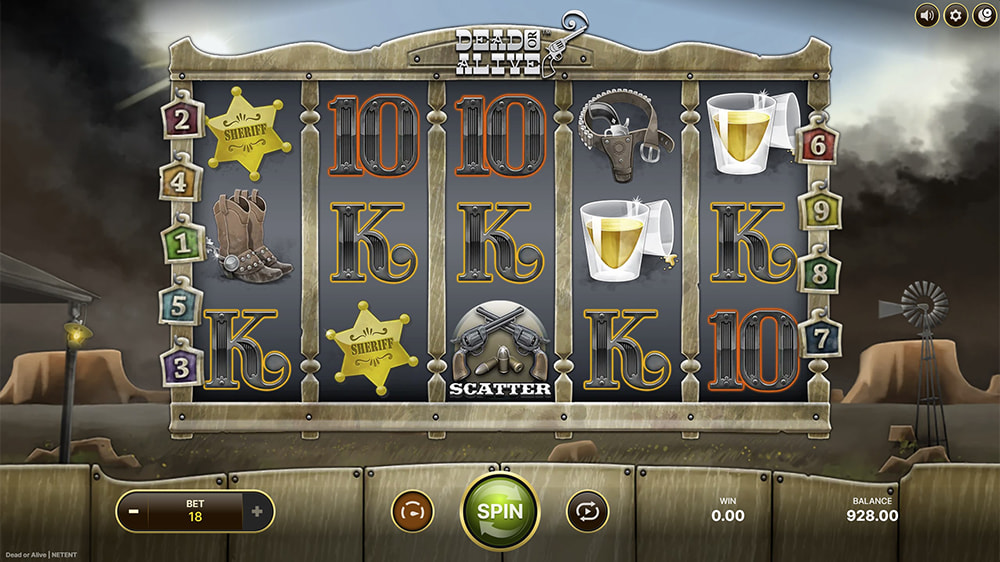This screenshot has width=1000, height=562.
Task: Click the moon and chip icon
Action: coord(984,15)
